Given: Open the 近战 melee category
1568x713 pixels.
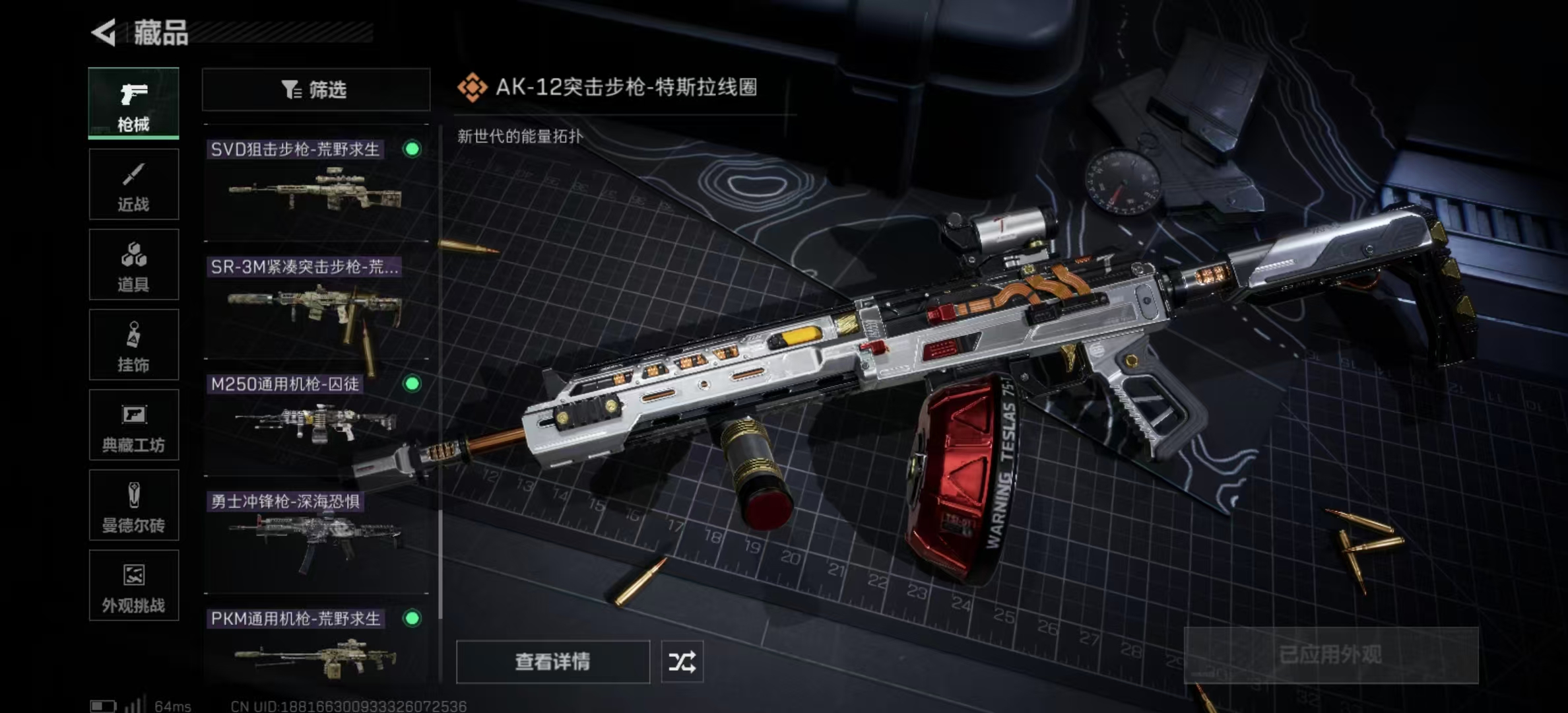Looking at the screenshot, I should [133, 184].
